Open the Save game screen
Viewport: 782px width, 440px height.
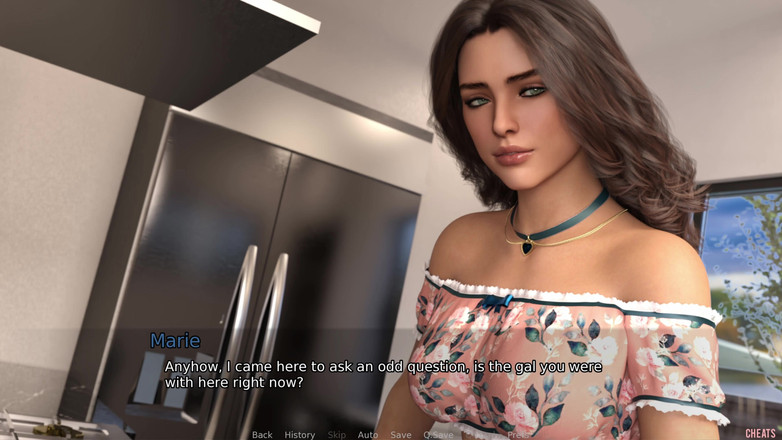[x=400, y=435]
